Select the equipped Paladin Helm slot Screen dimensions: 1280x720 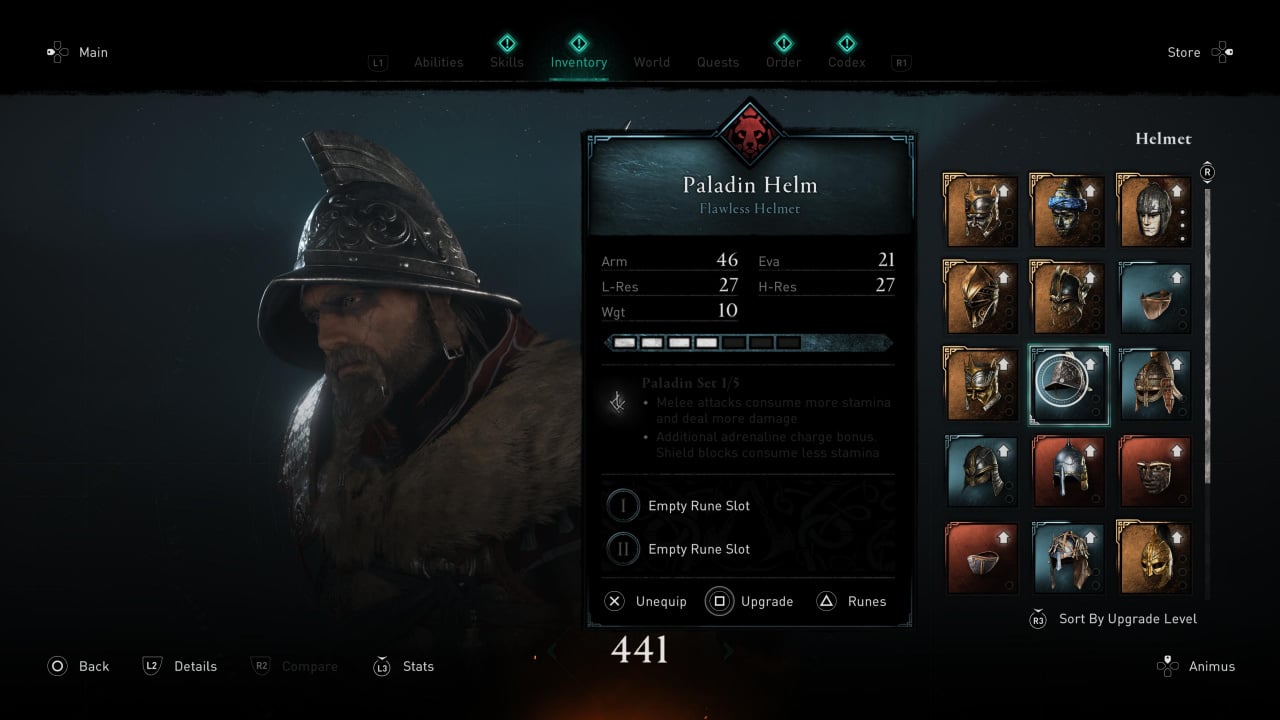[1068, 385]
